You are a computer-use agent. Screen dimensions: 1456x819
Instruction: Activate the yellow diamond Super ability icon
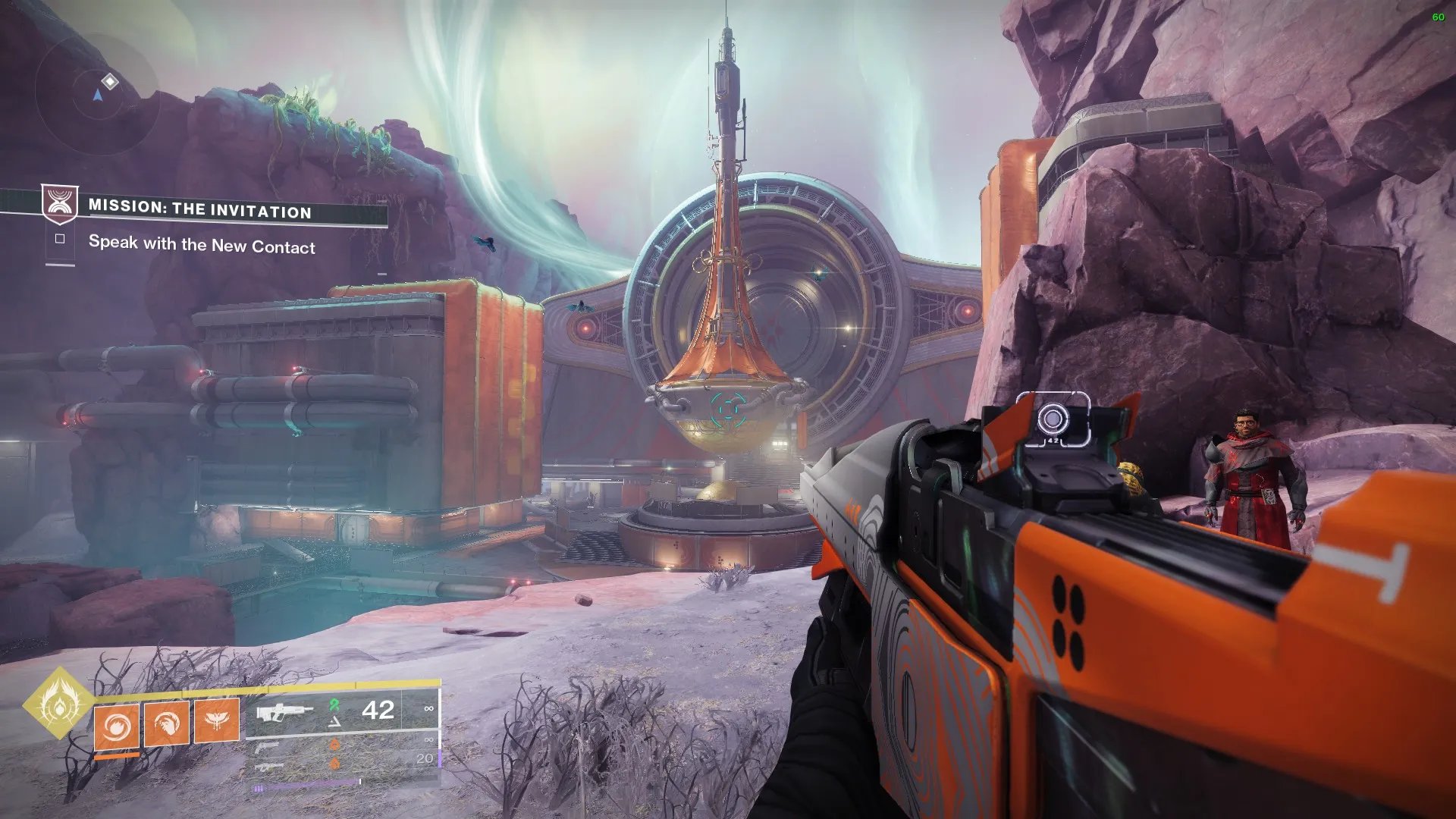click(58, 703)
